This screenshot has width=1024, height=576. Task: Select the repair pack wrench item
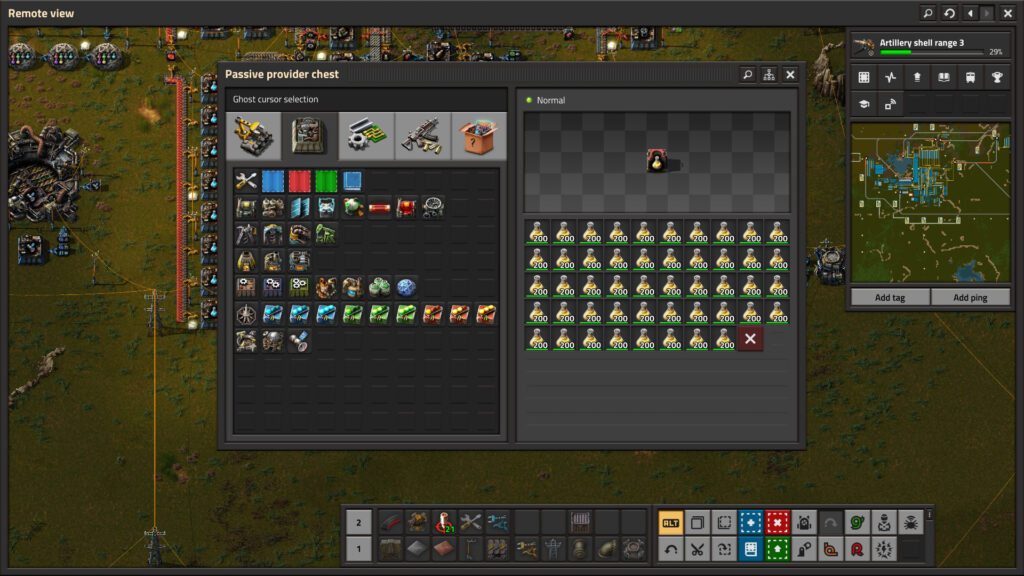pyautogui.click(x=246, y=181)
